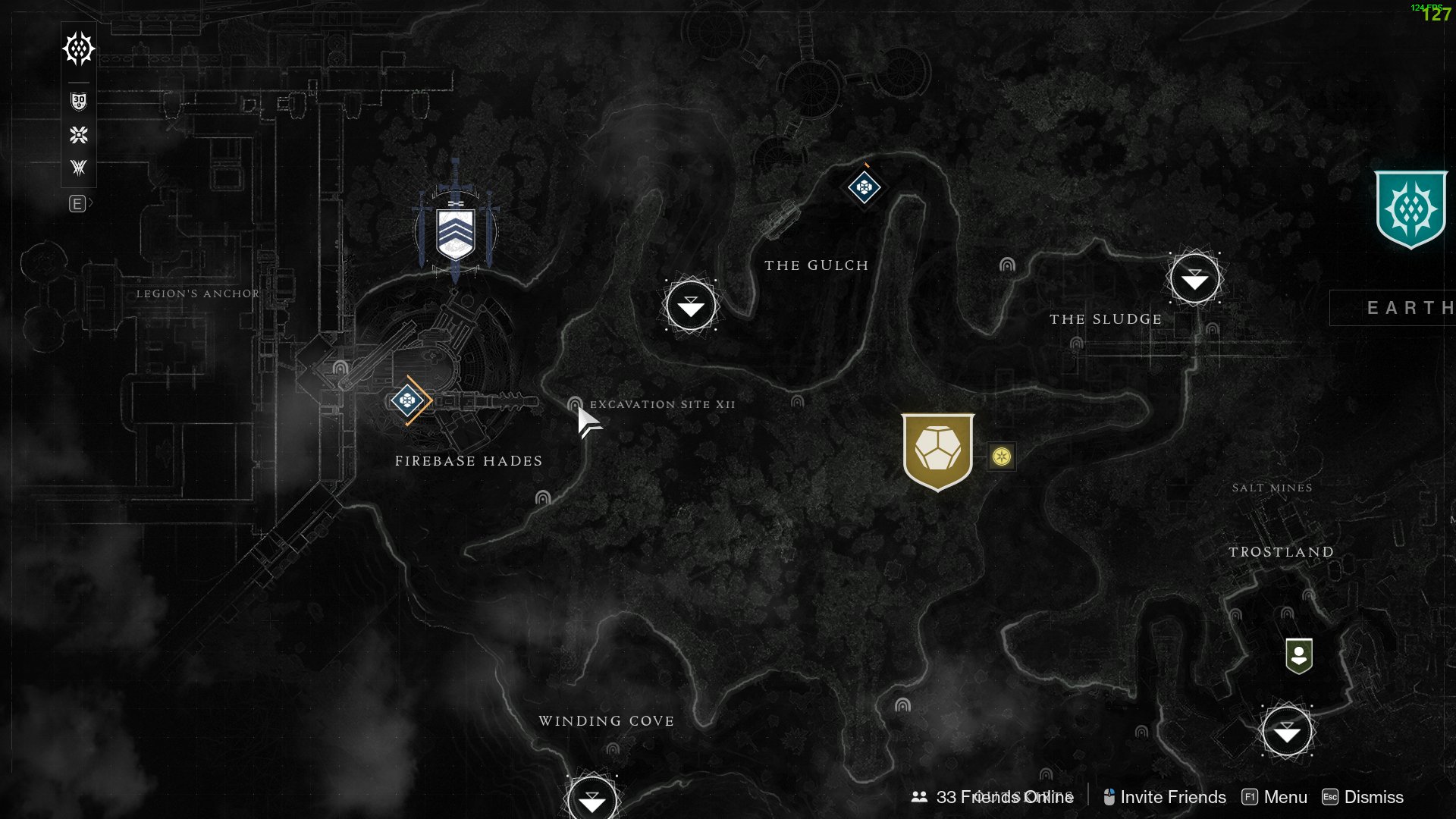Select the EDZ destination crest in the sidebar

(x=77, y=48)
